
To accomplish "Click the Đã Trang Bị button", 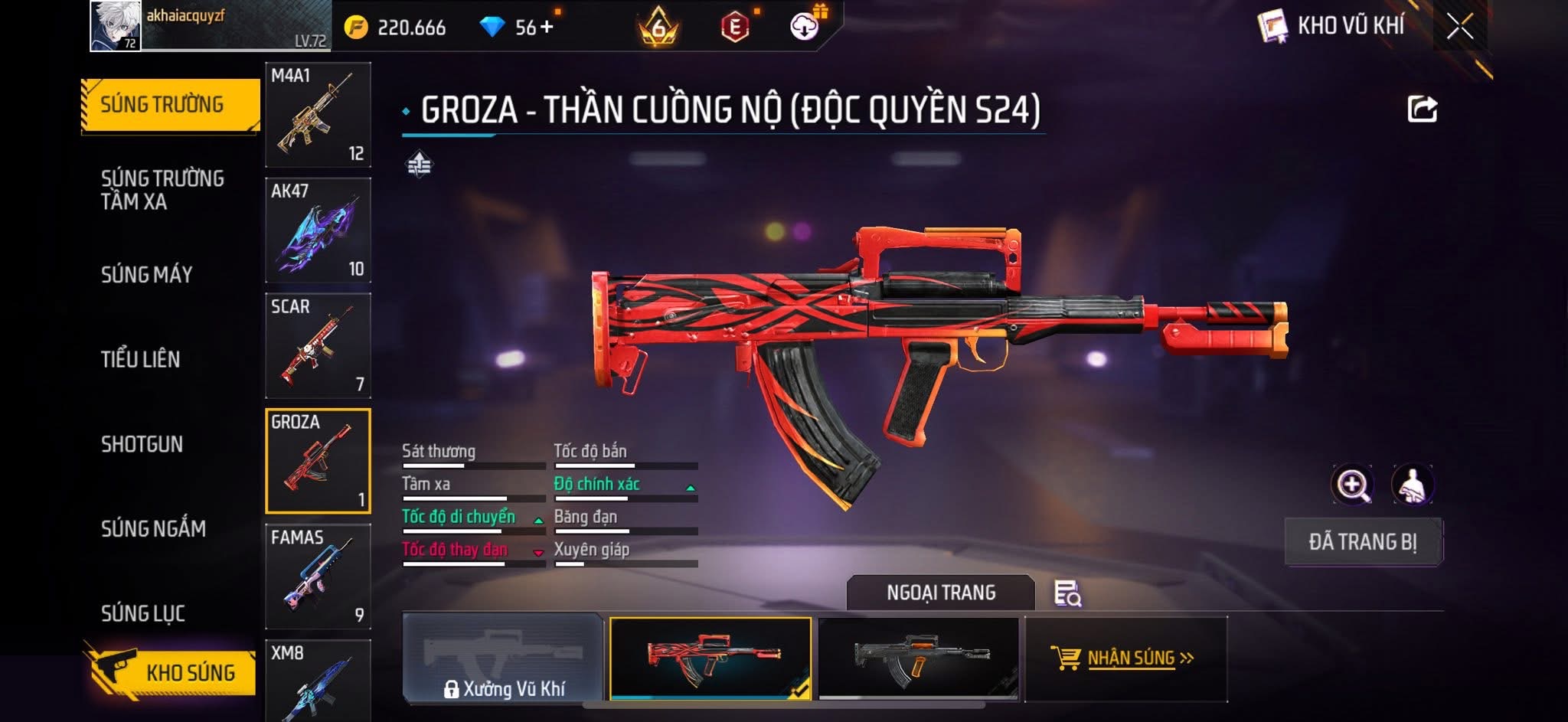I will point(1363,542).
